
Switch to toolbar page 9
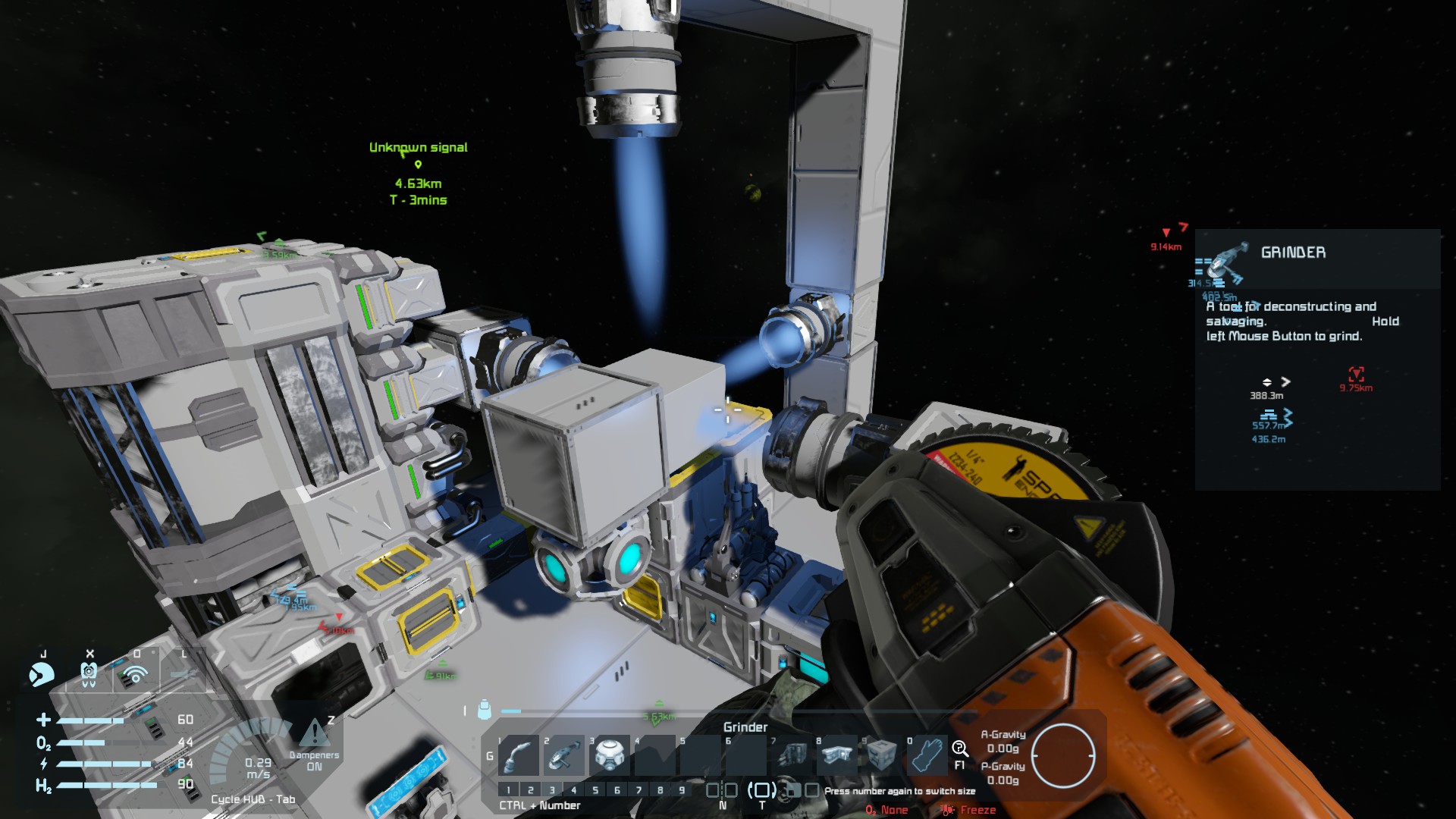[x=682, y=790]
